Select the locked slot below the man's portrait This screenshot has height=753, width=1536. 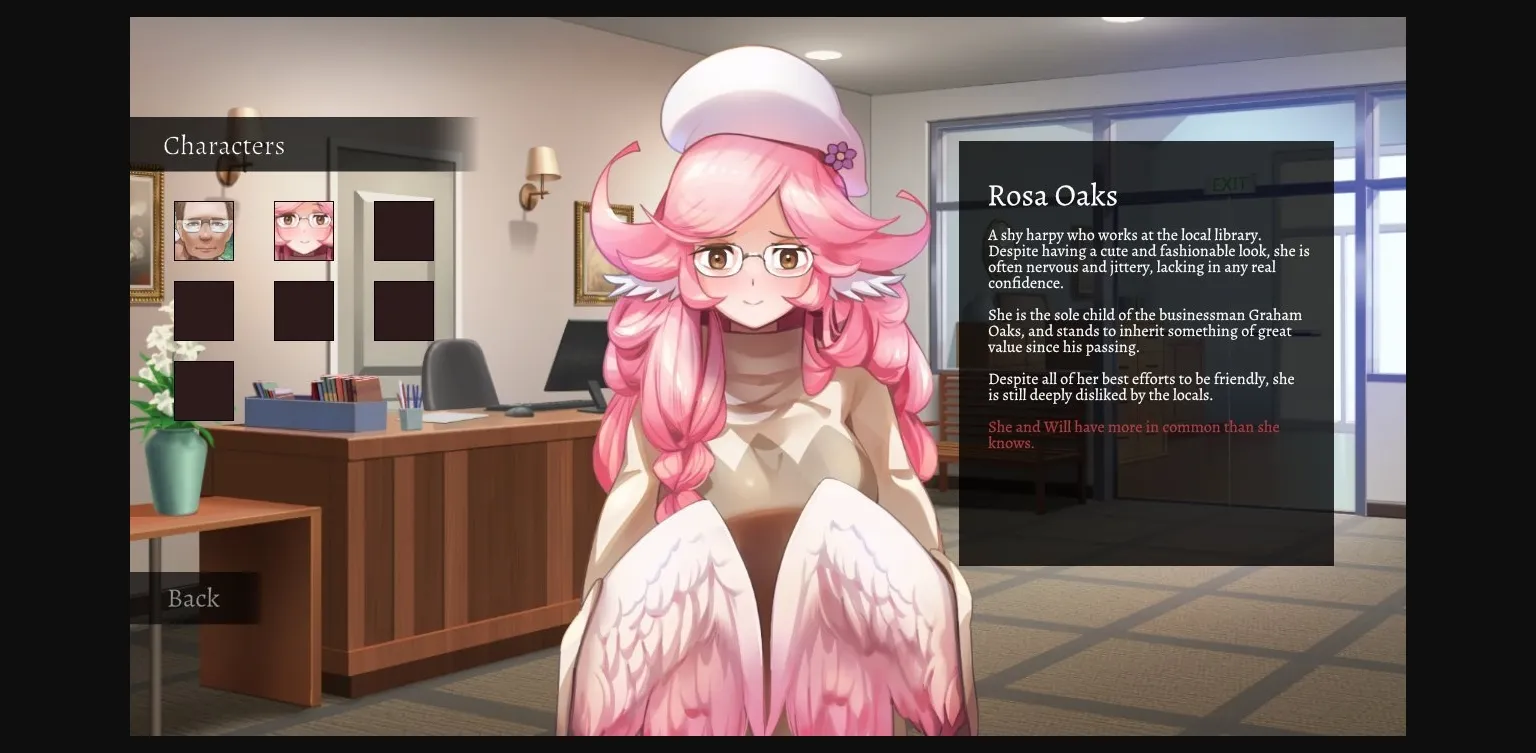pos(204,310)
